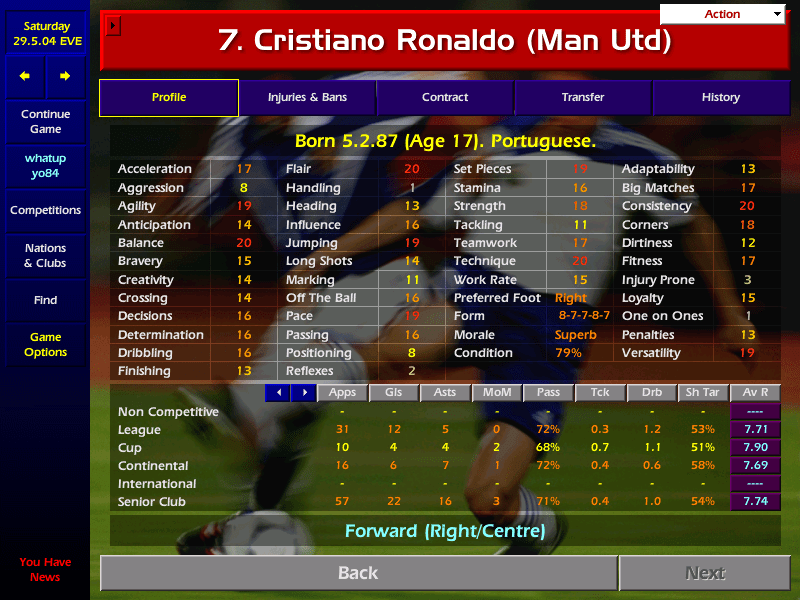The width and height of the screenshot is (800, 600).
Task: Go back with the Back button
Action: [x=358, y=573]
